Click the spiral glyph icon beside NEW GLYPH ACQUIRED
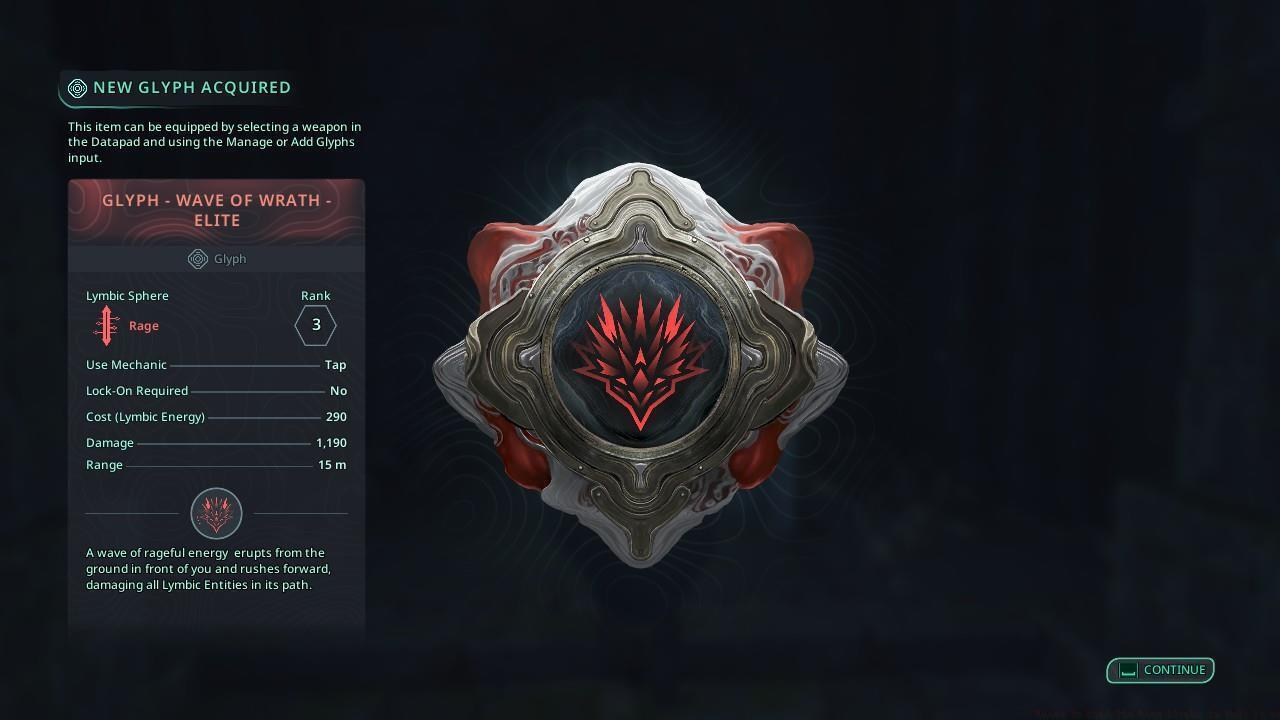Screen dimensions: 1280x720 tap(77, 88)
